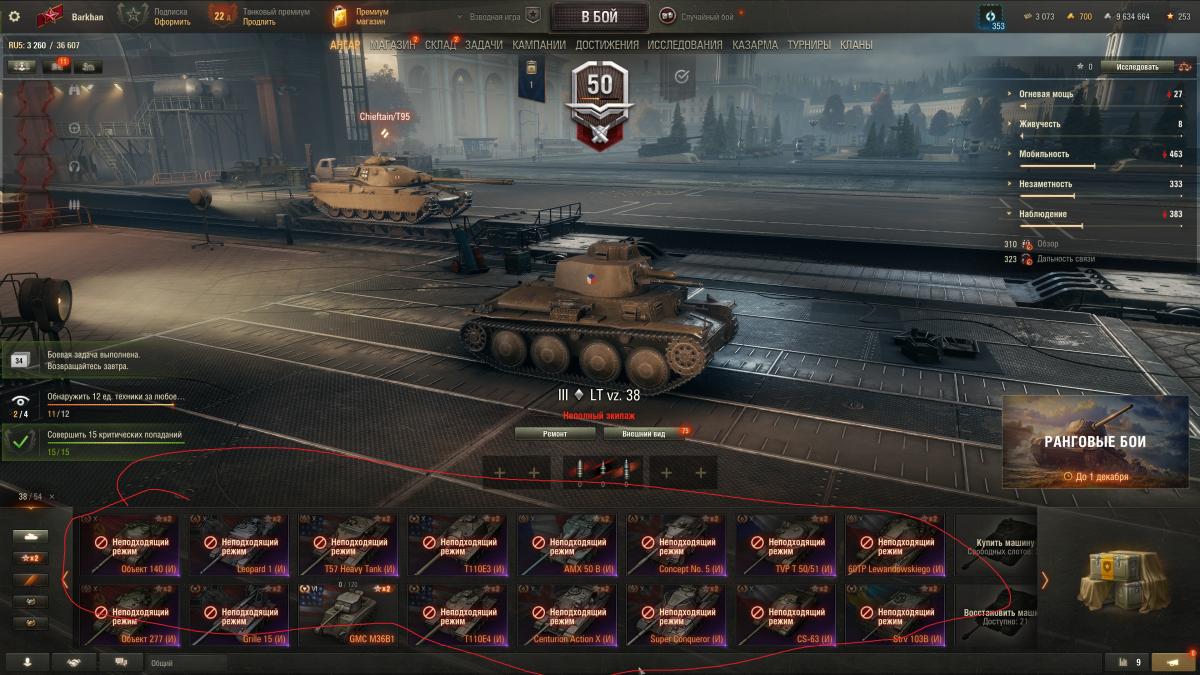Go to the КЛАНЫ tab

(x=856, y=45)
